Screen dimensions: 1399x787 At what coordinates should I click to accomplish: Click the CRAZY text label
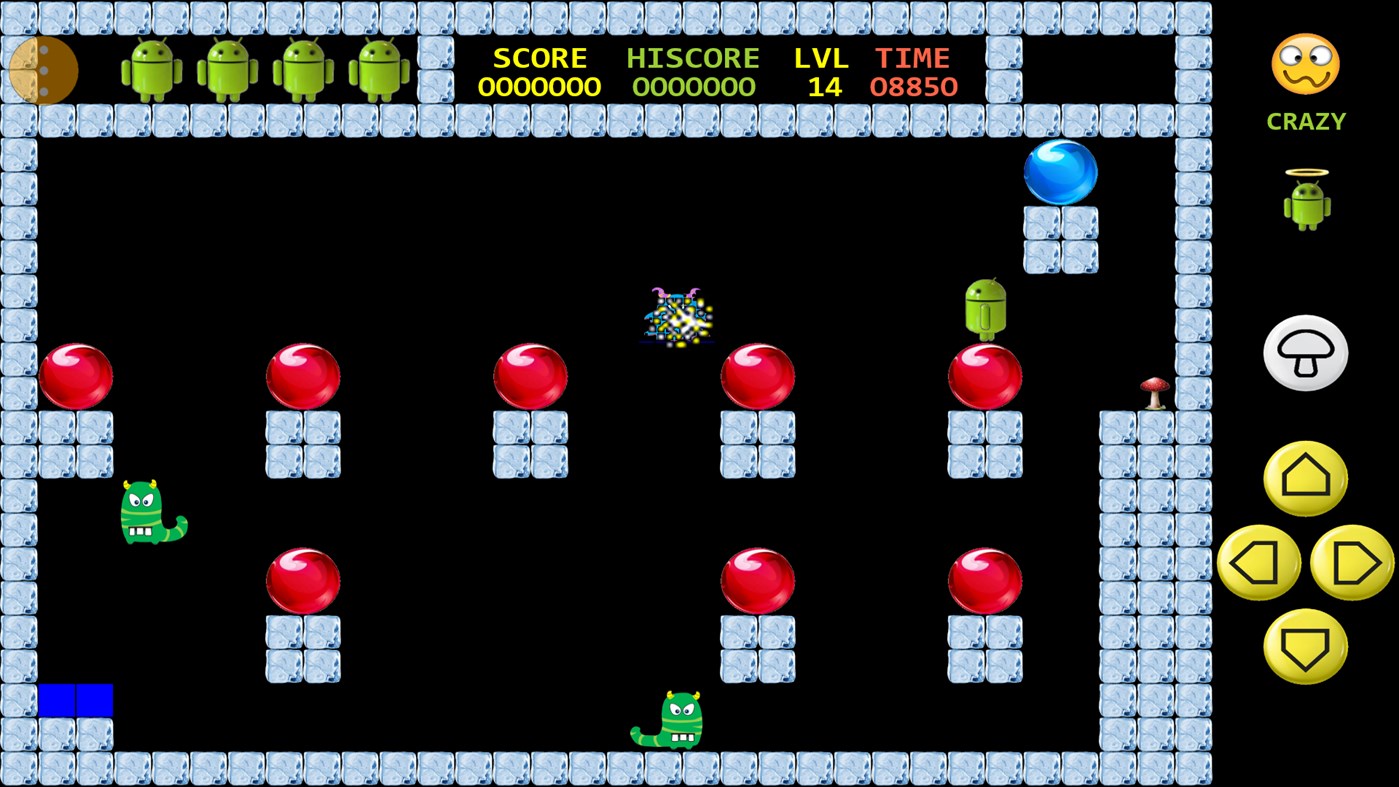[1305, 121]
